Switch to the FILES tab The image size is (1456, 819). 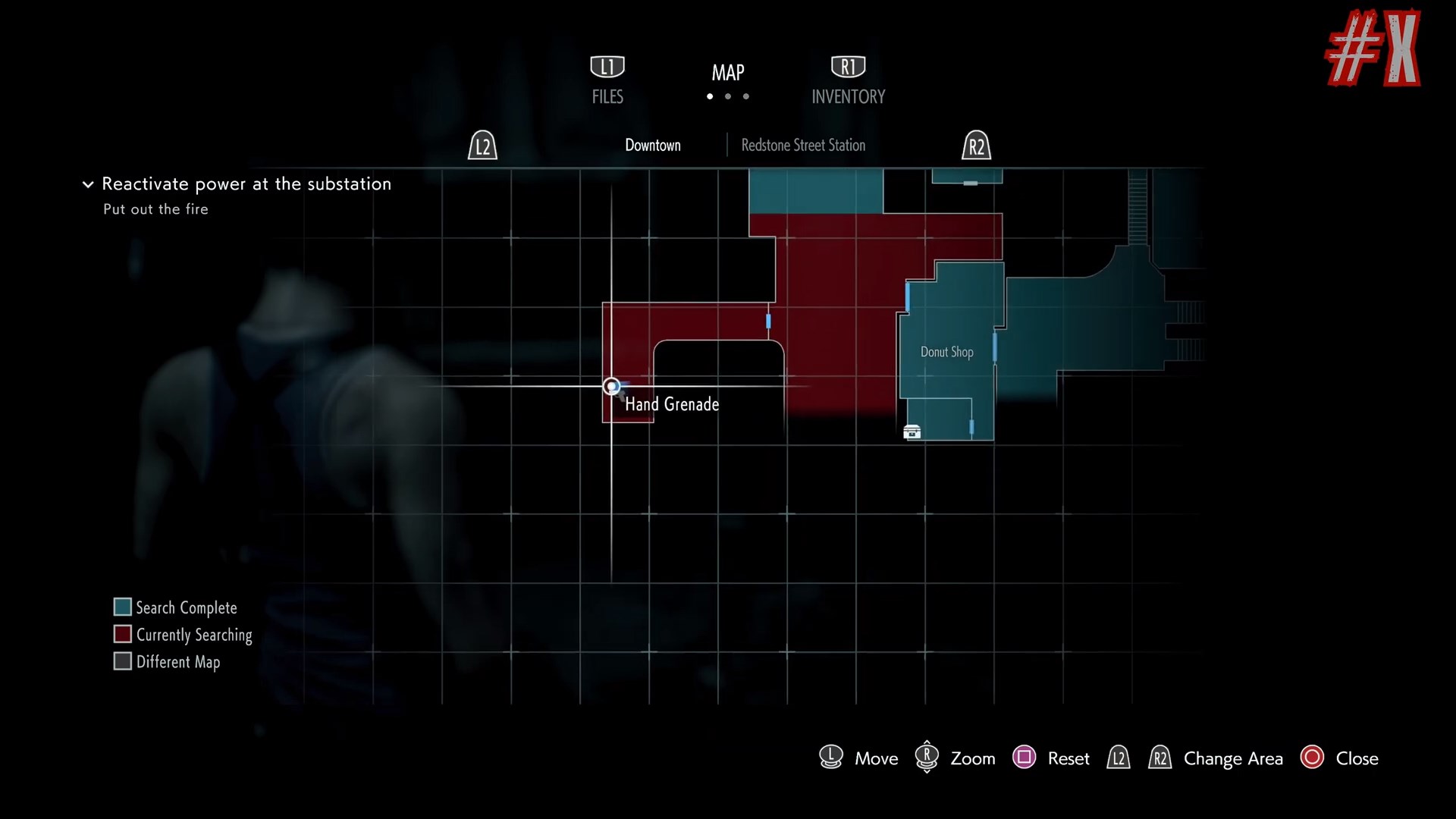[607, 80]
